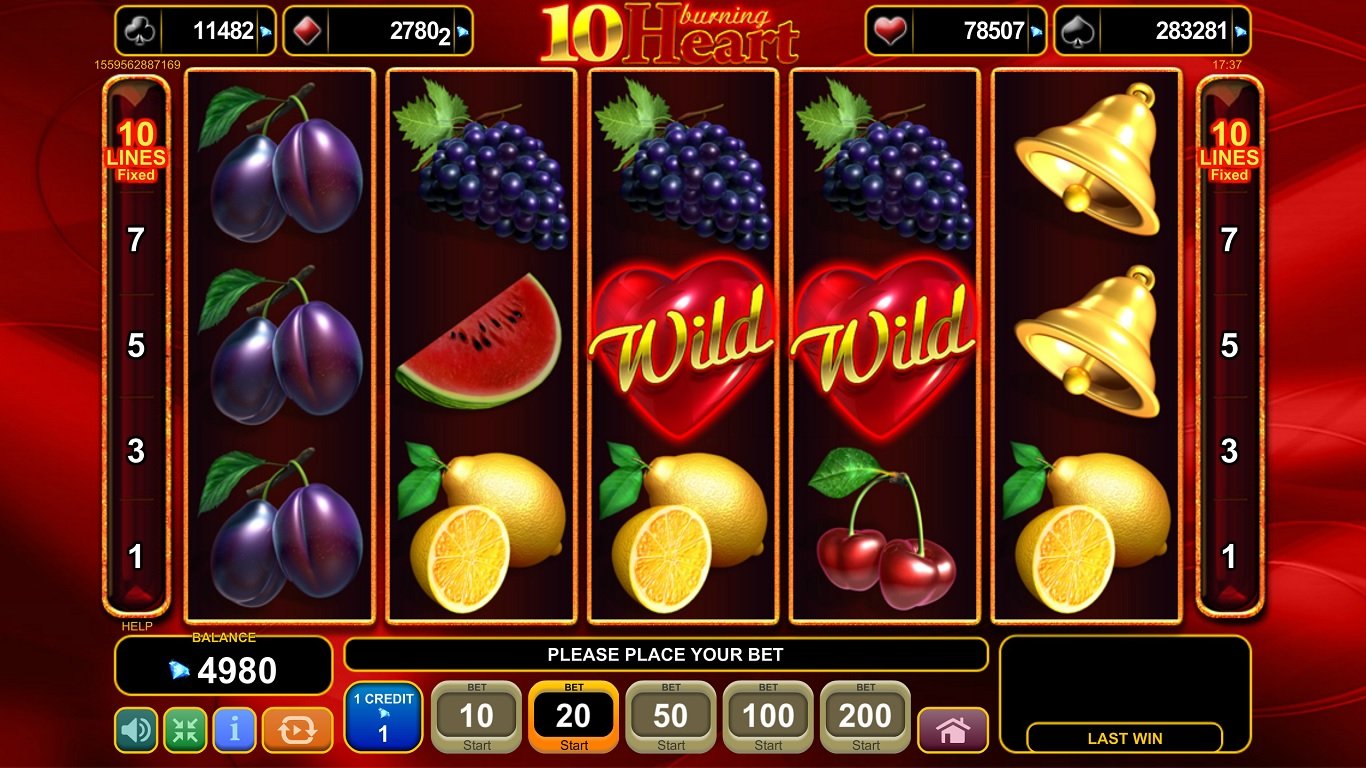Screen dimensions: 1366x768
Task: Click the spades jackpot icon
Action: click(x=1075, y=30)
